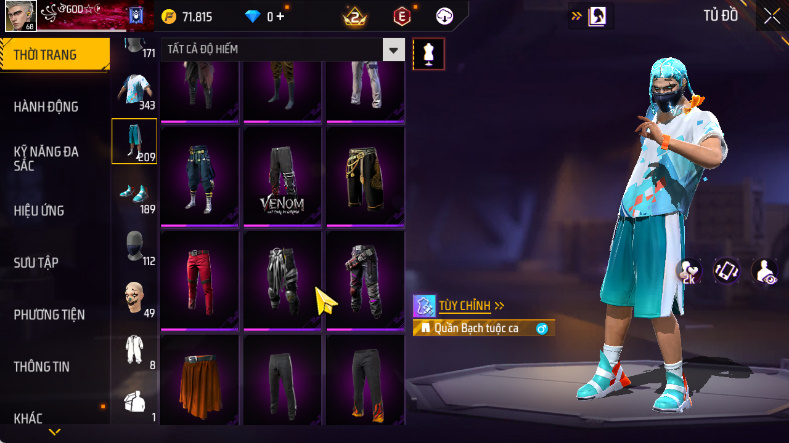Viewport: 789px width, 443px height.
Task: Toggle the character visibility eye icon
Action: point(765,272)
